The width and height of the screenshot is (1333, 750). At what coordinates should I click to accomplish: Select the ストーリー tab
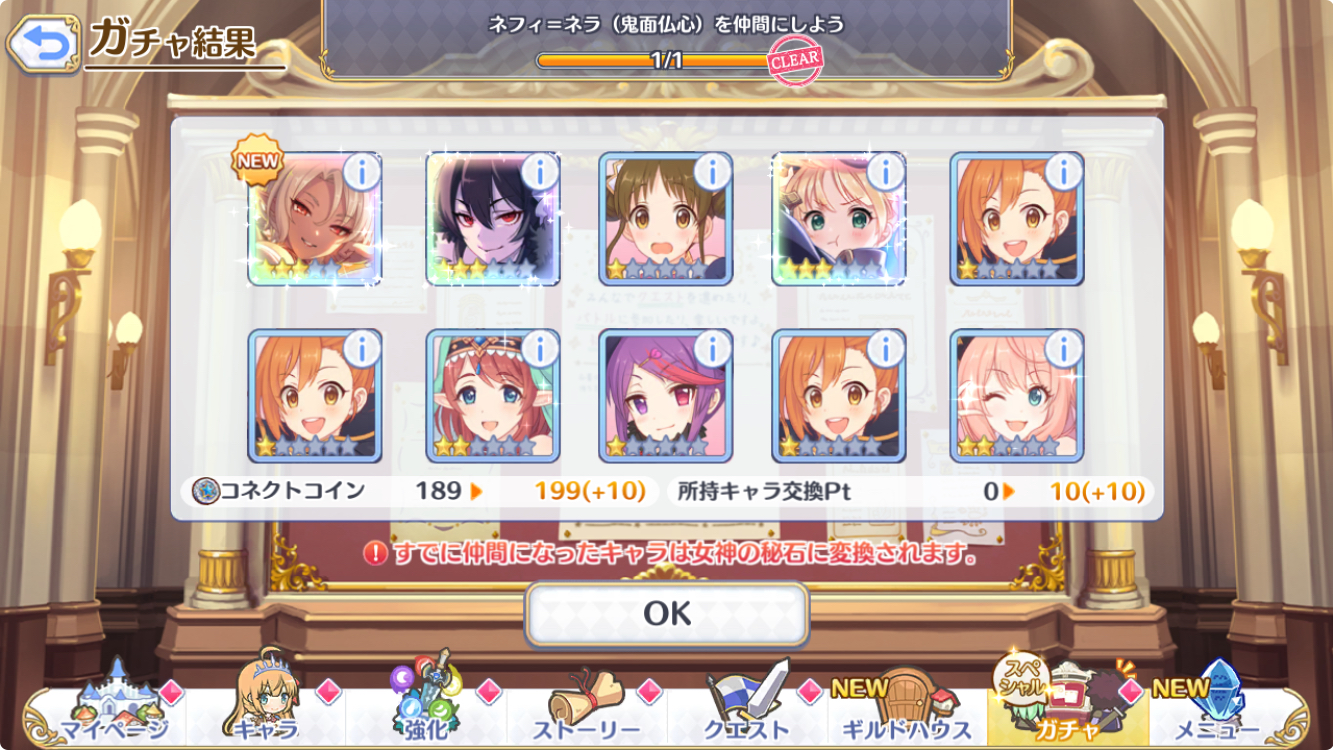(x=587, y=705)
